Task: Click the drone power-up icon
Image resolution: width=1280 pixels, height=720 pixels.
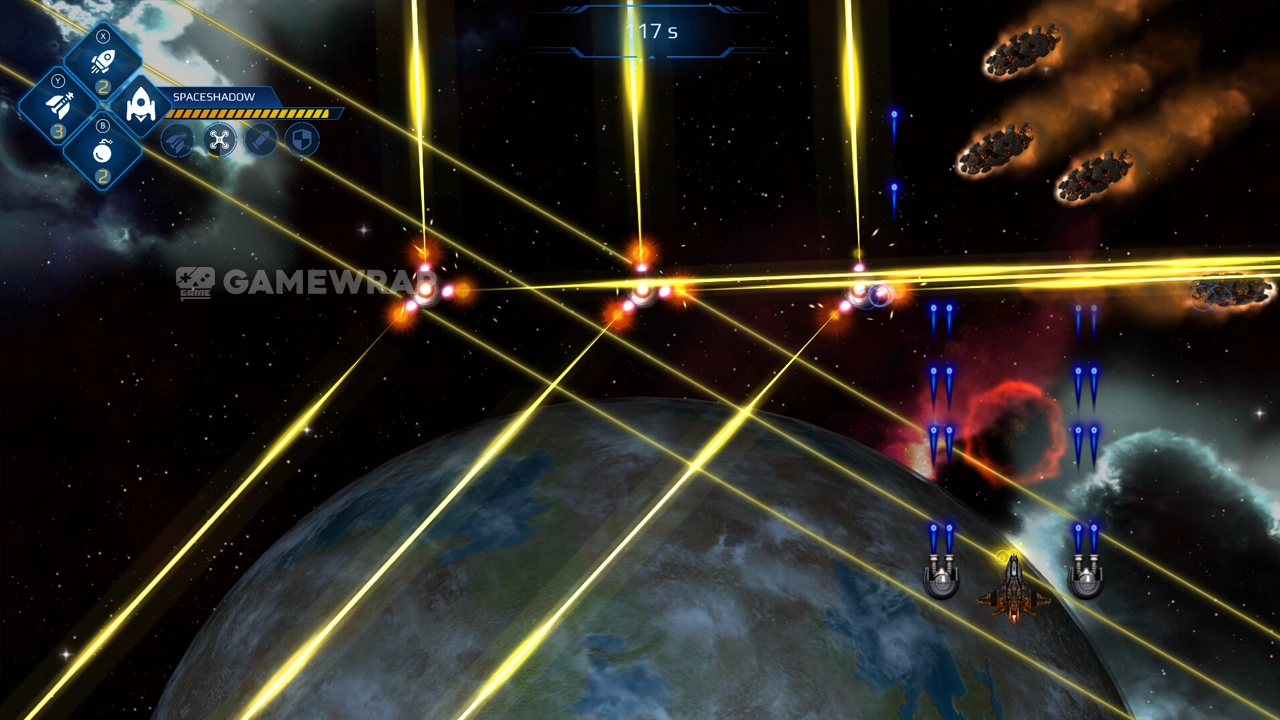Action: click(x=220, y=140)
